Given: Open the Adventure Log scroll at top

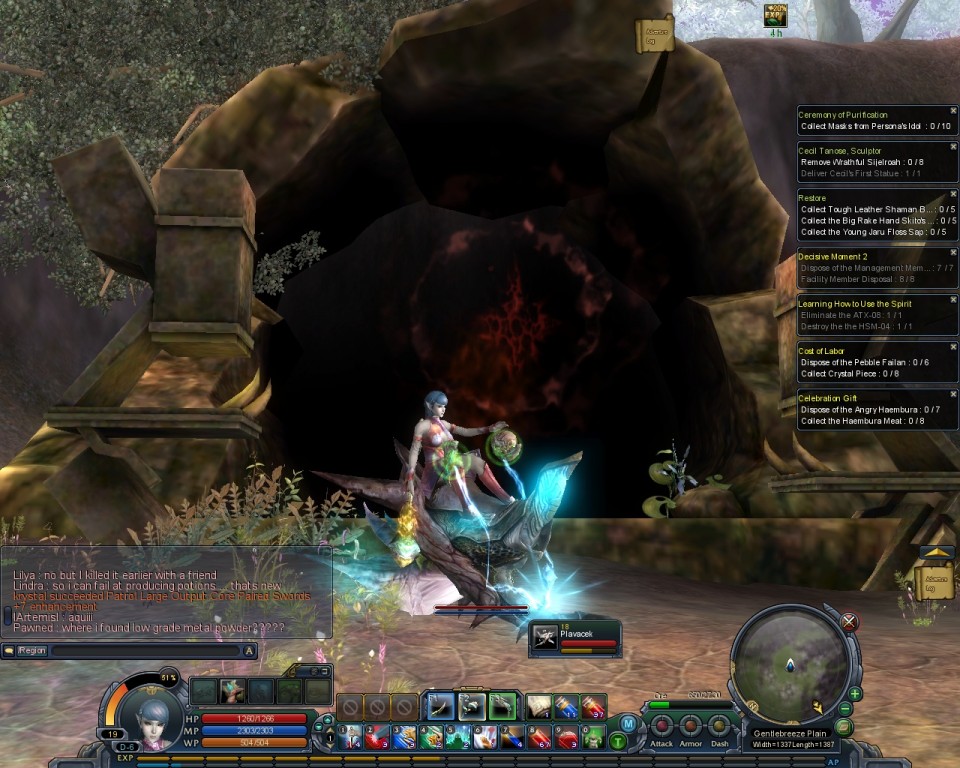Looking at the screenshot, I should coord(654,35).
